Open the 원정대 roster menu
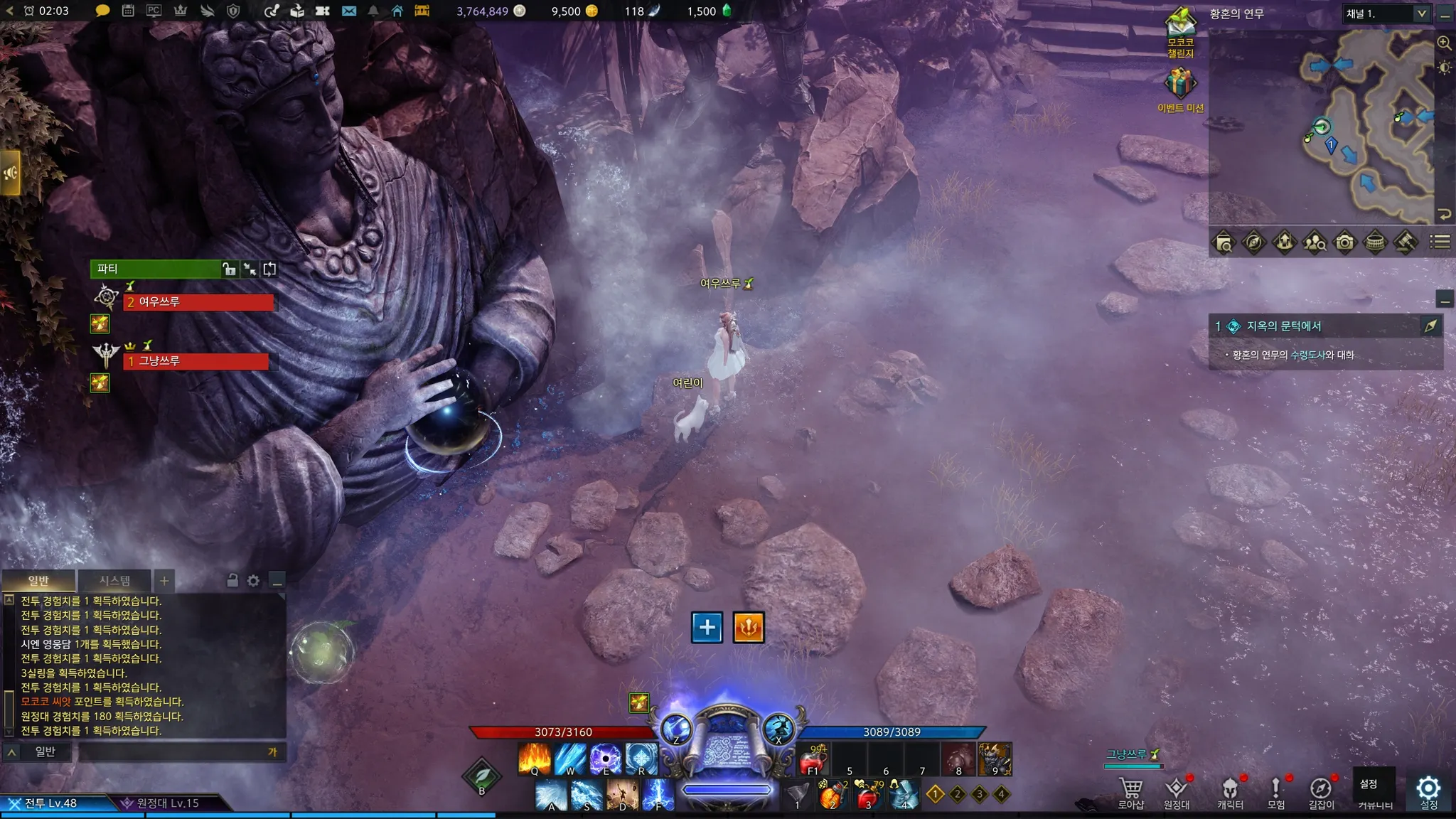Screen dimensions: 1456x819 [x=1176, y=791]
